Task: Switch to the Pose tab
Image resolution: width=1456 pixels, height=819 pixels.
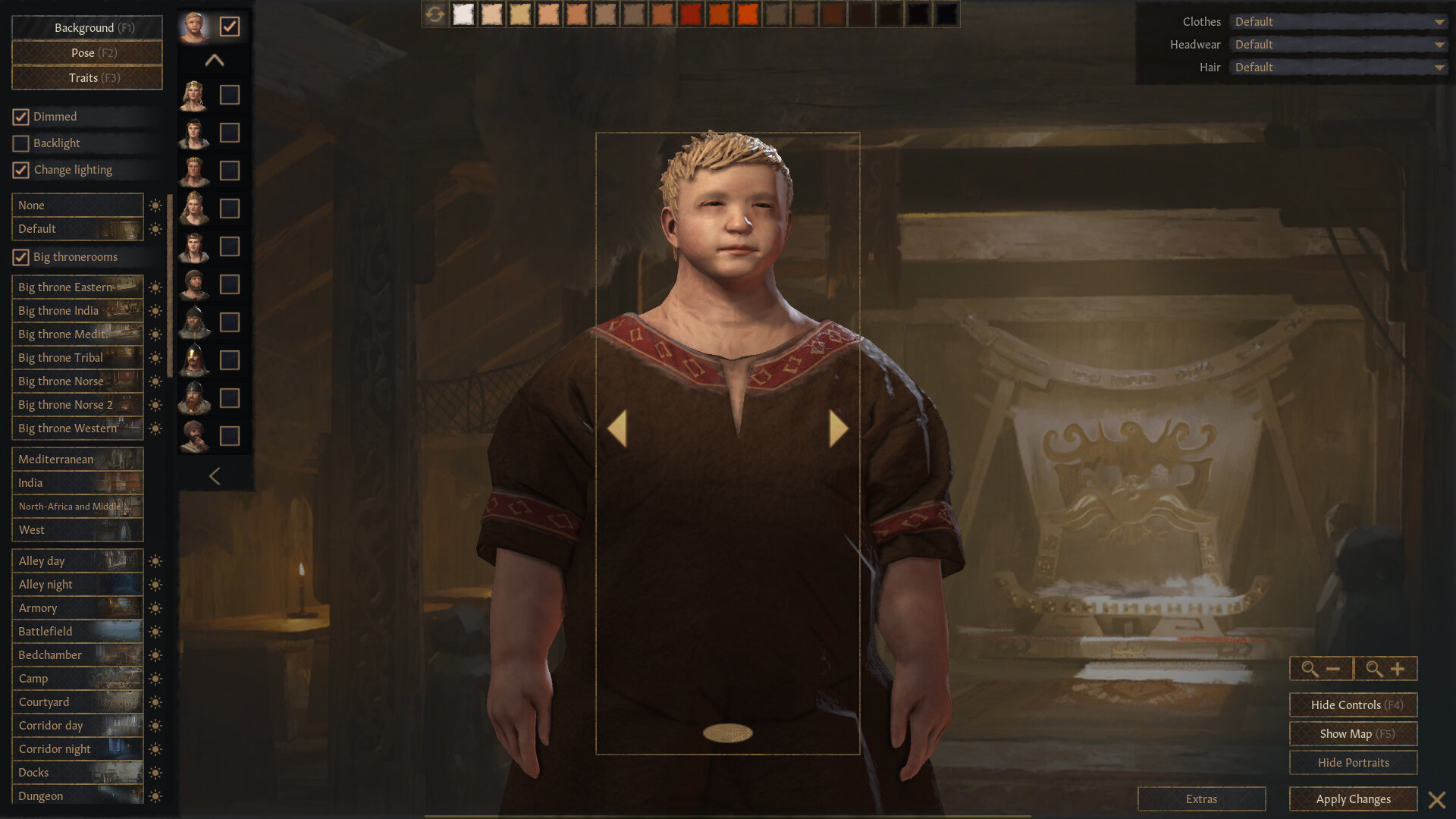Action: [x=86, y=52]
